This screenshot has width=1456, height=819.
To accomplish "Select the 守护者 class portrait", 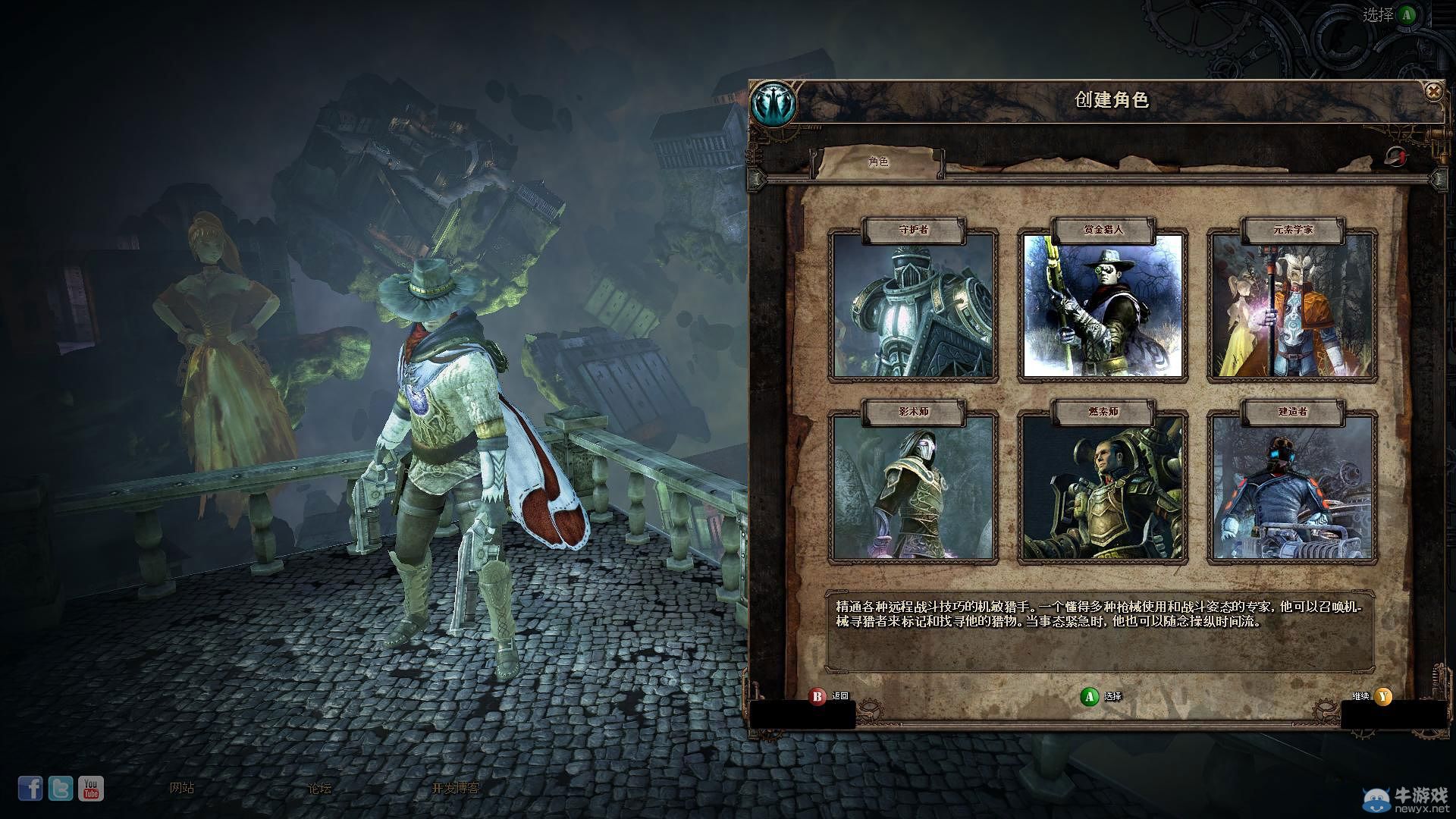I will coord(913,305).
